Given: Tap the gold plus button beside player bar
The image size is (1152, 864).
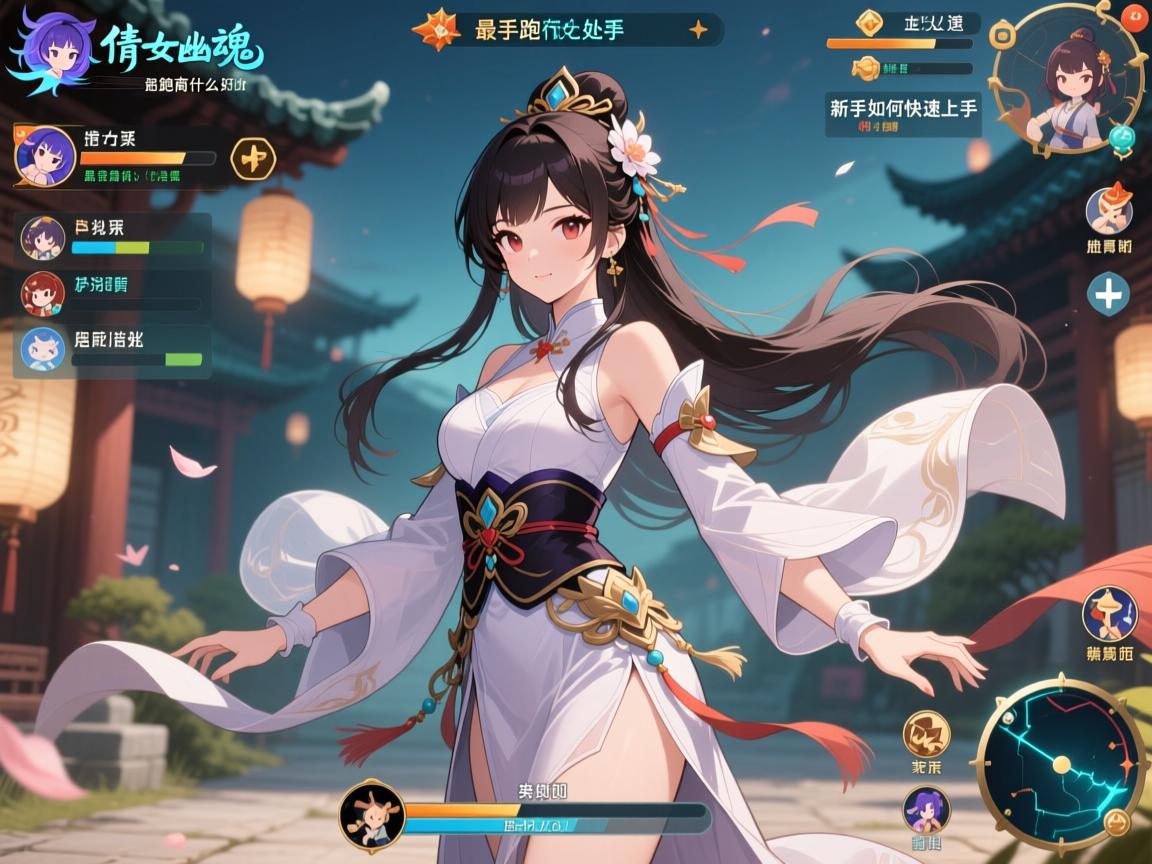Looking at the screenshot, I should click(253, 157).
